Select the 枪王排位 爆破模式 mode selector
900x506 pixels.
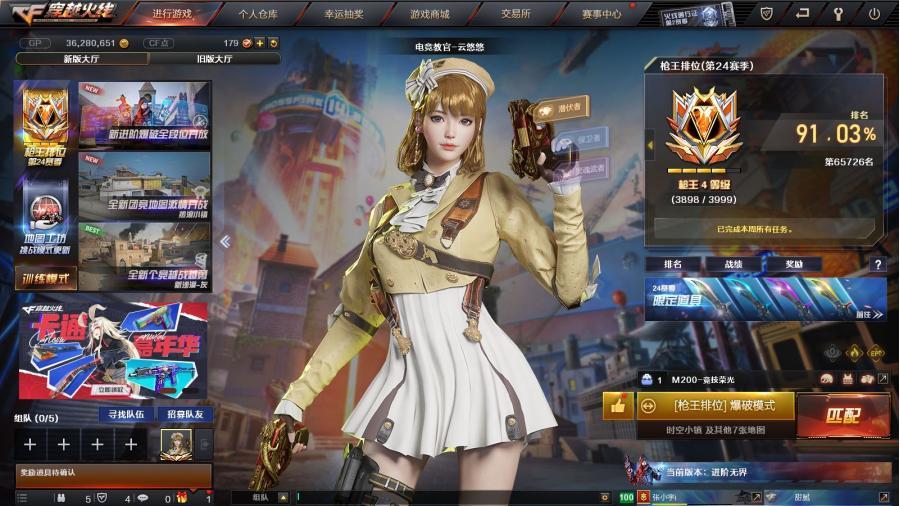[x=716, y=406]
